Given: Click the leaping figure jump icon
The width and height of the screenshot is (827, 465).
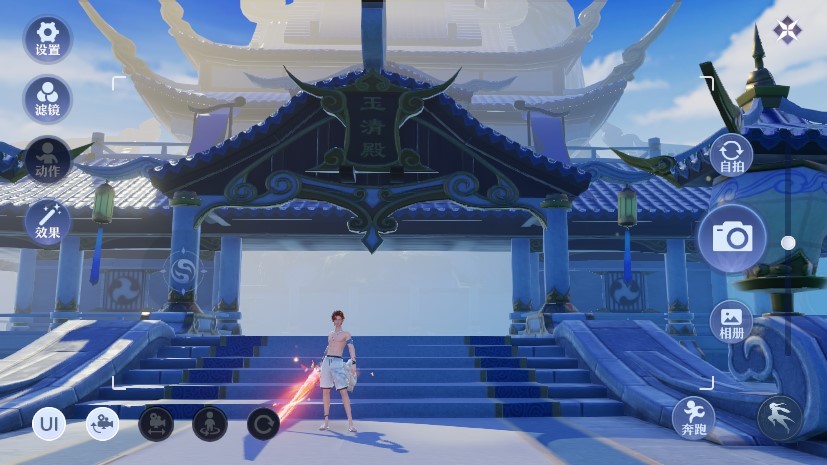Looking at the screenshot, I should [x=780, y=417].
